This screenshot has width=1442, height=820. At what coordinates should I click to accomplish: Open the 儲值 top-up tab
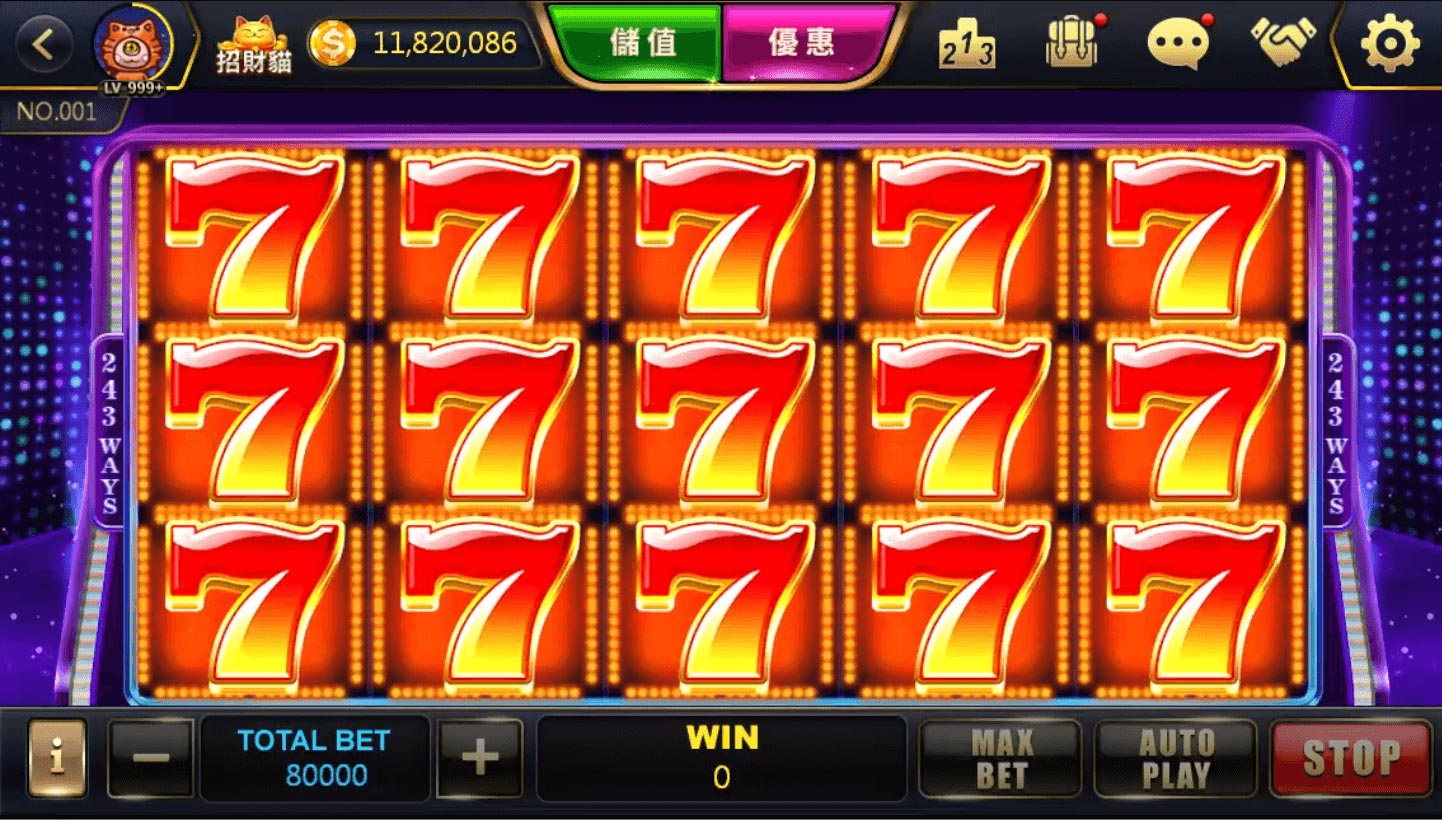point(639,44)
